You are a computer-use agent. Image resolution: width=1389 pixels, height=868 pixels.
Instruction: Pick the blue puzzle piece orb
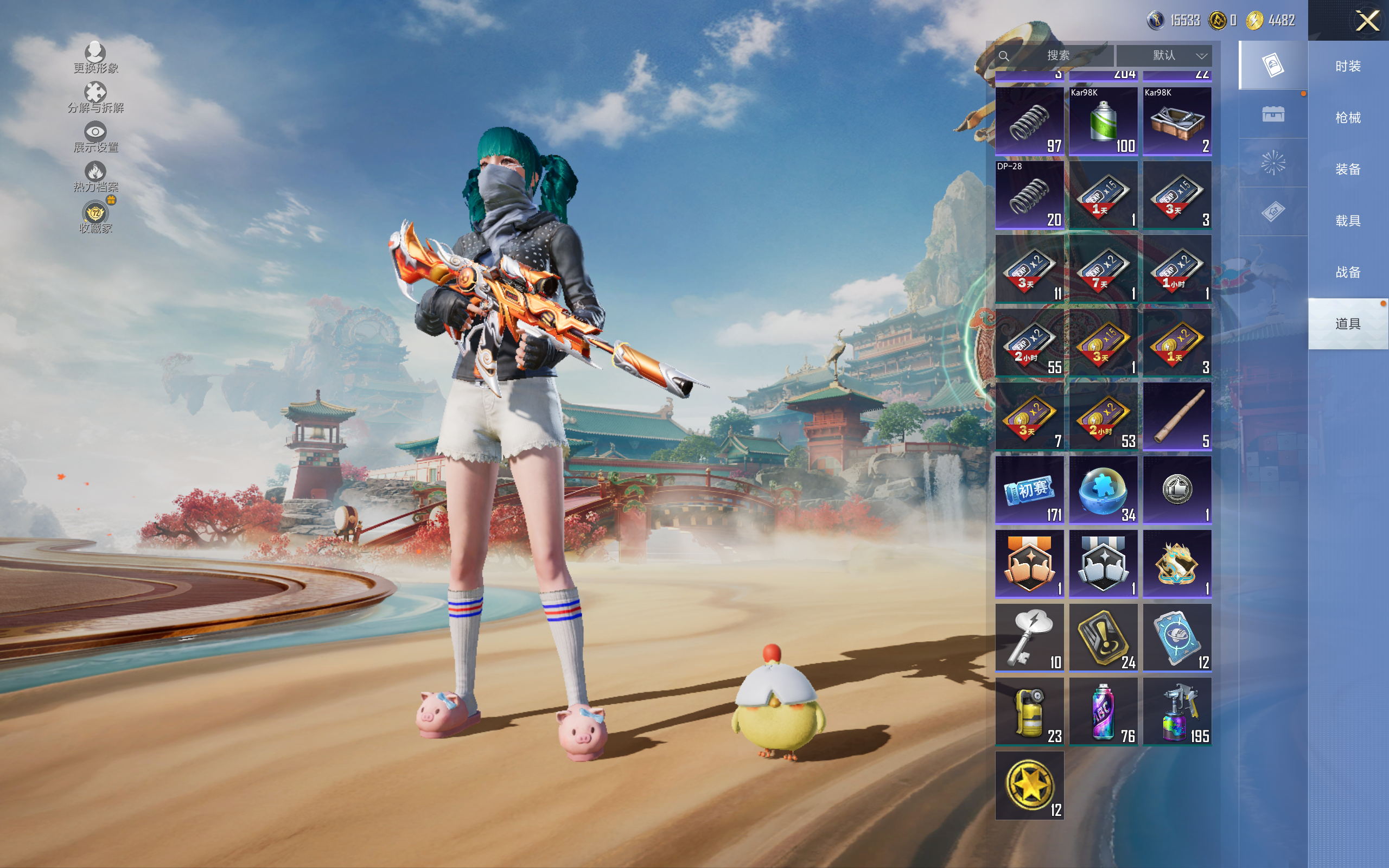[1103, 490]
